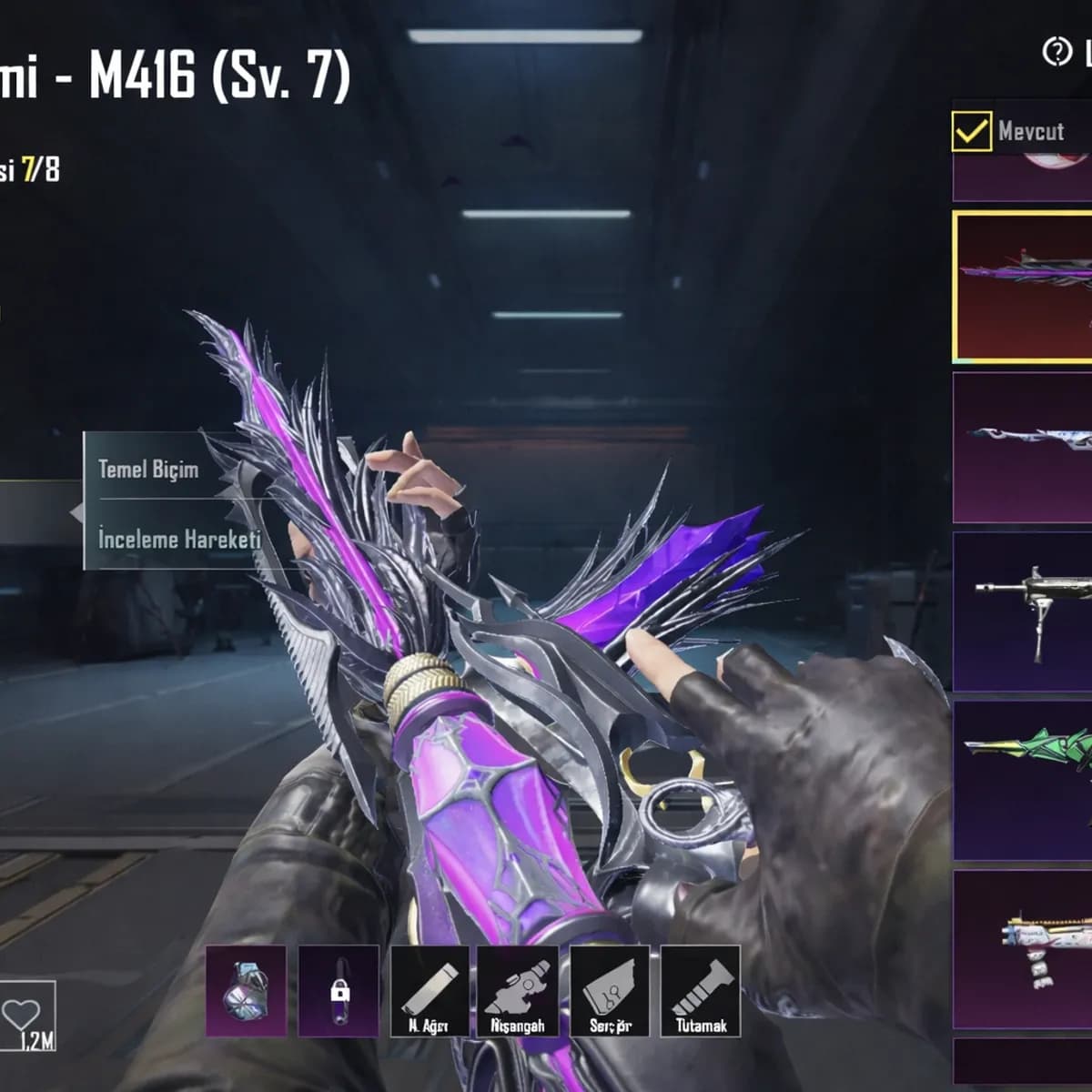This screenshot has height=1092, width=1092.
Task: Select the Temel Biçim option
Action: 148,470
